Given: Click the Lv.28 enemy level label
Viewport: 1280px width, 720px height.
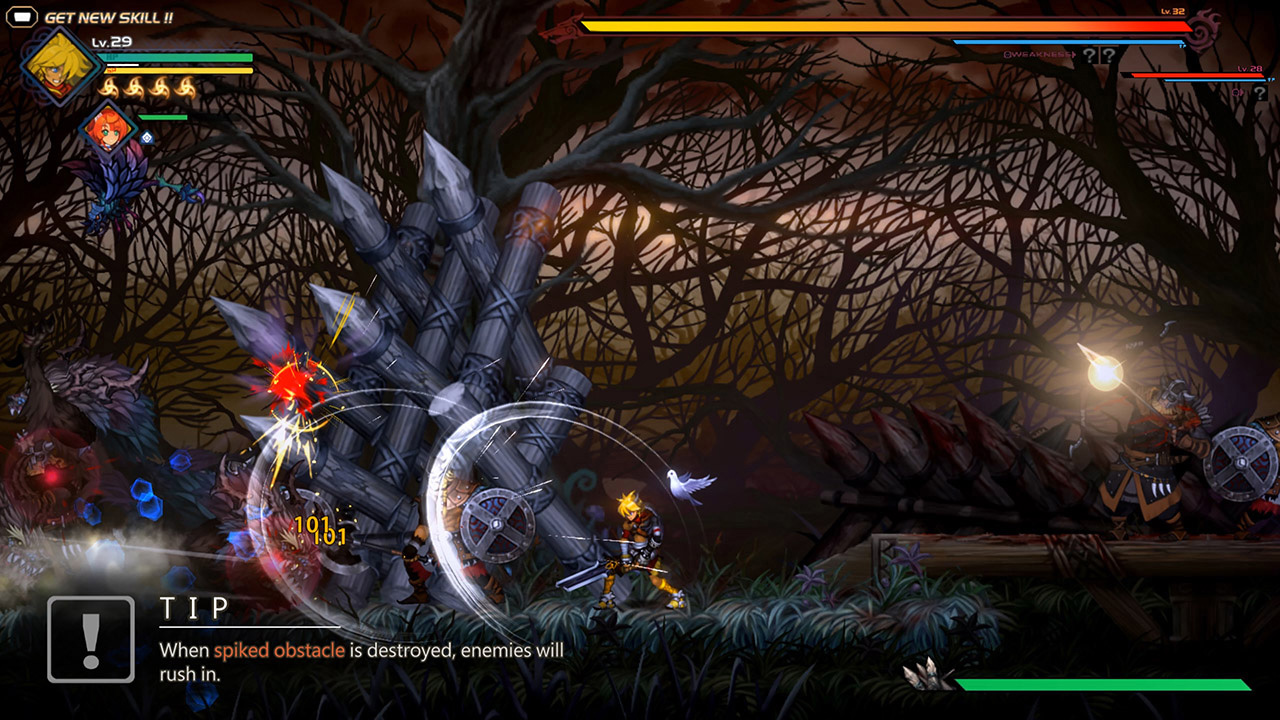Looking at the screenshot, I should tap(1250, 68).
